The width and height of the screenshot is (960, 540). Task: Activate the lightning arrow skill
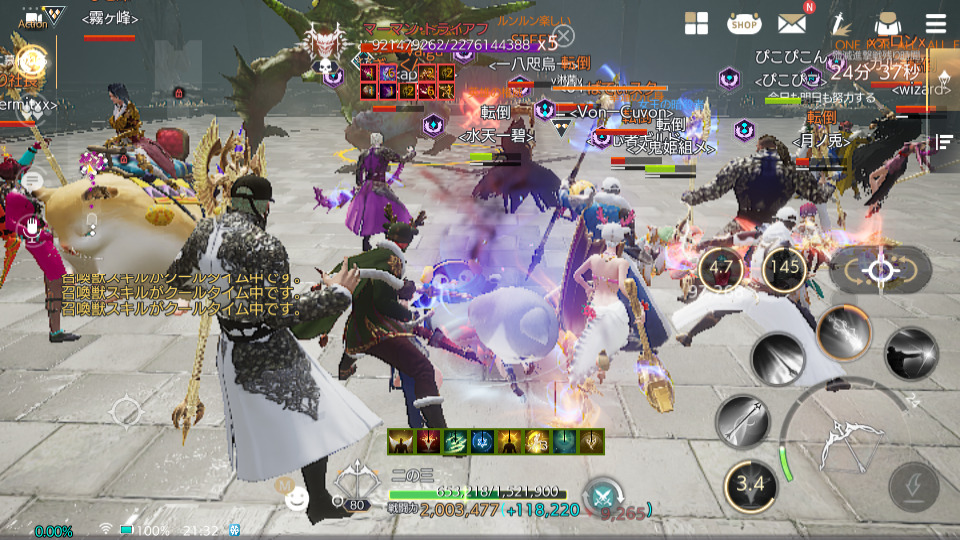(x=845, y=332)
